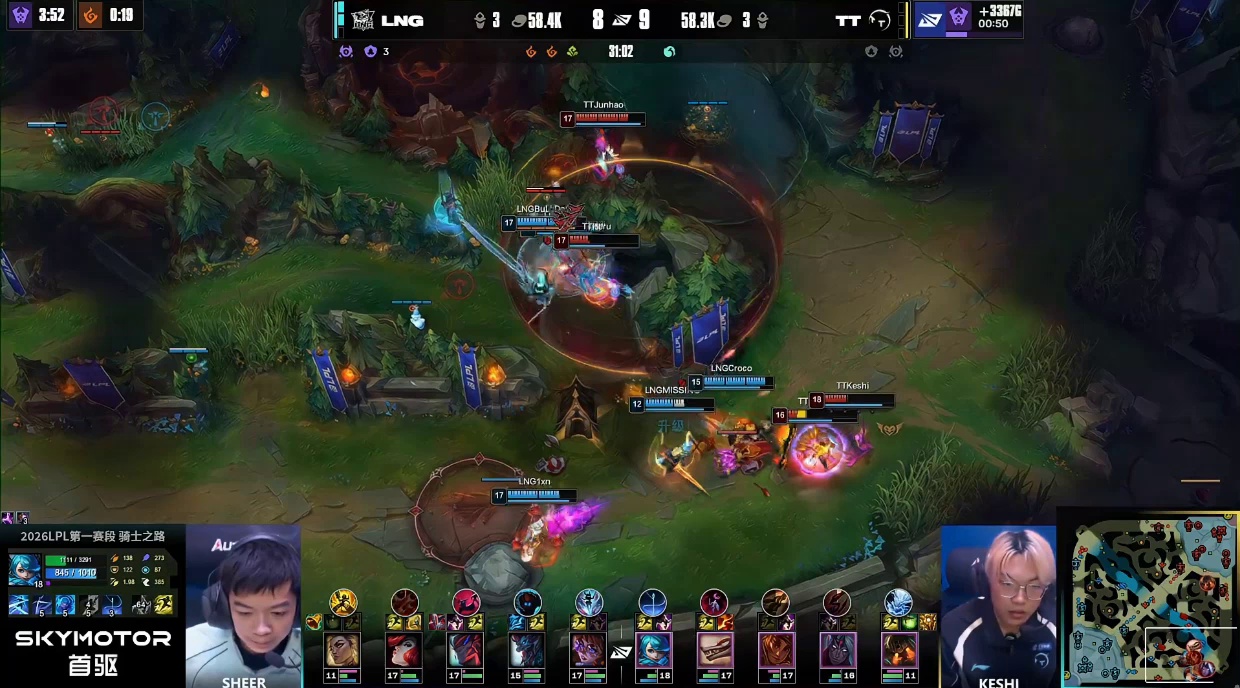Select Gwen's portrait in the bottom scoreboard

coord(653,651)
